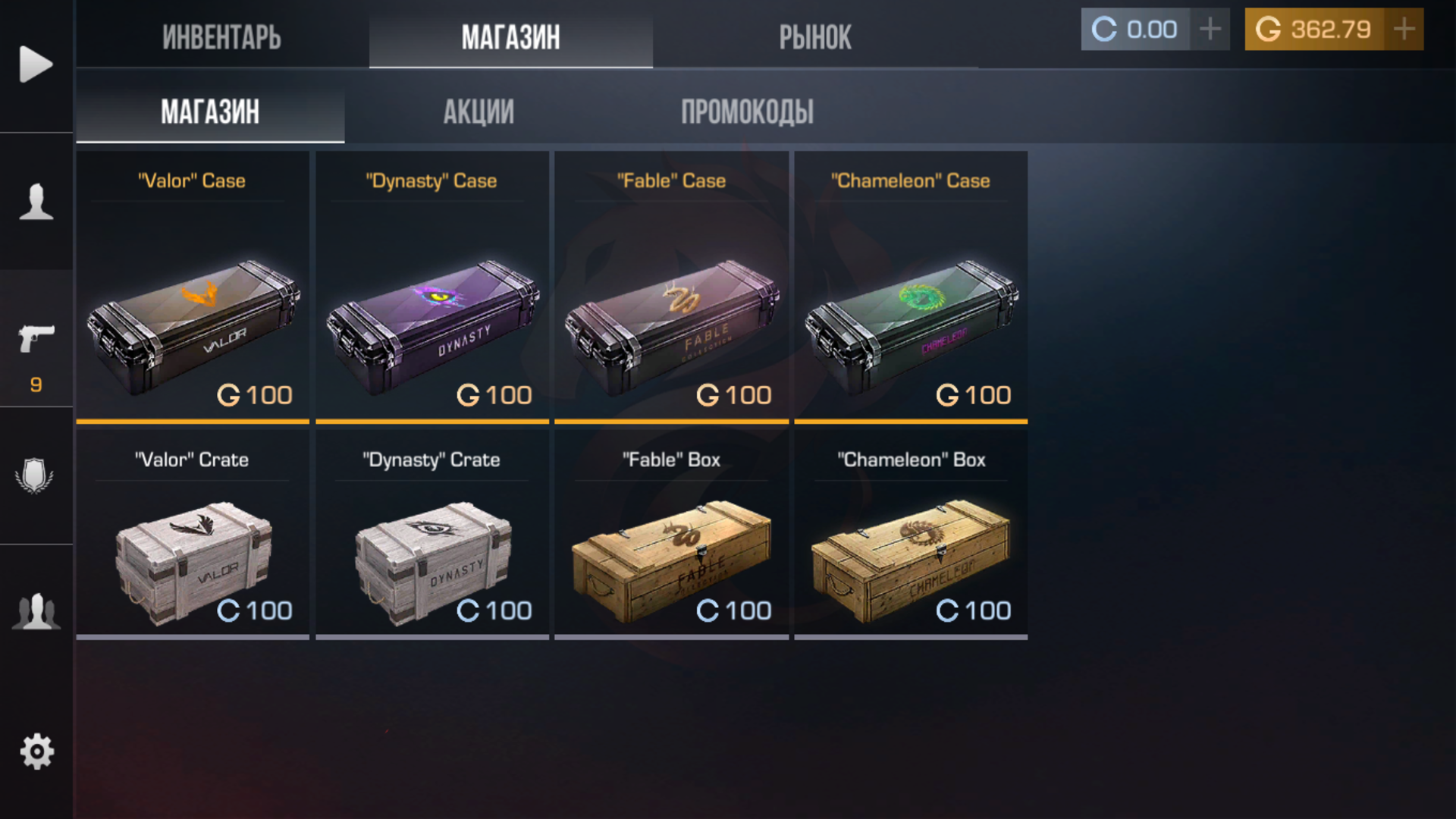Click the play button in the sidebar
1456x819 pixels.
pyautogui.click(x=35, y=65)
